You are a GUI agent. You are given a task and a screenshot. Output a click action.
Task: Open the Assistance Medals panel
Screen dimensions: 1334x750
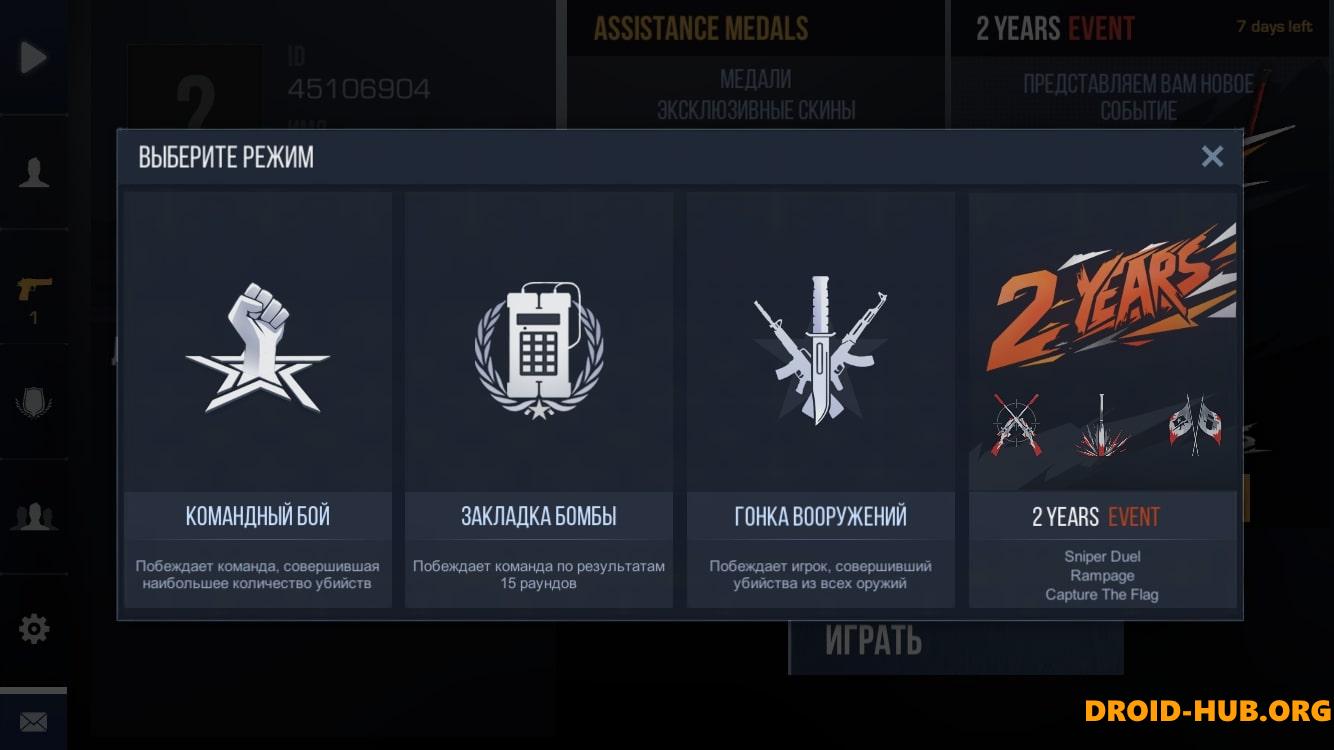tap(755, 62)
